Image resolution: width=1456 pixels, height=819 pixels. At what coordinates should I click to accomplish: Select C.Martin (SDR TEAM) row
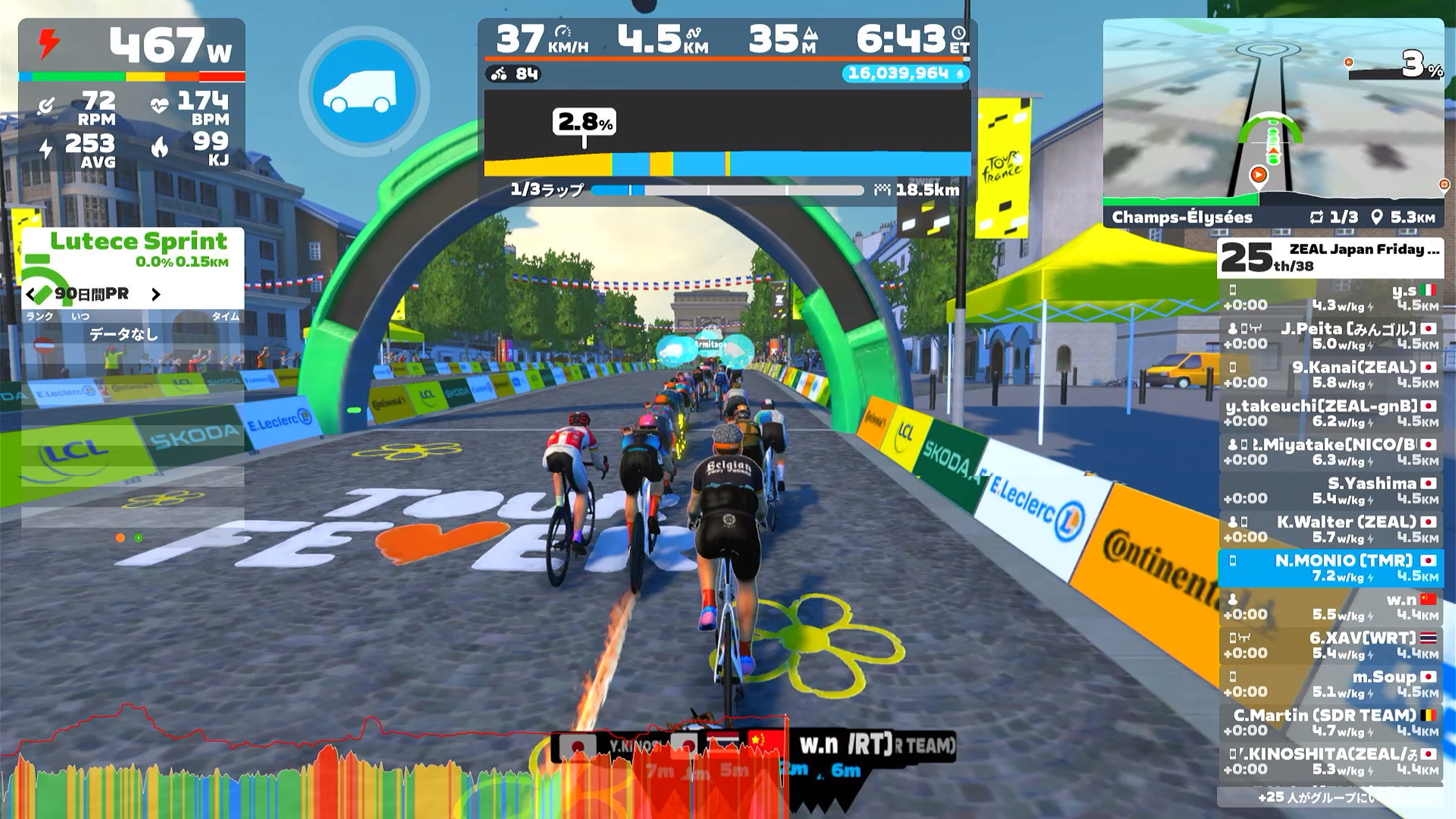coord(1330,722)
